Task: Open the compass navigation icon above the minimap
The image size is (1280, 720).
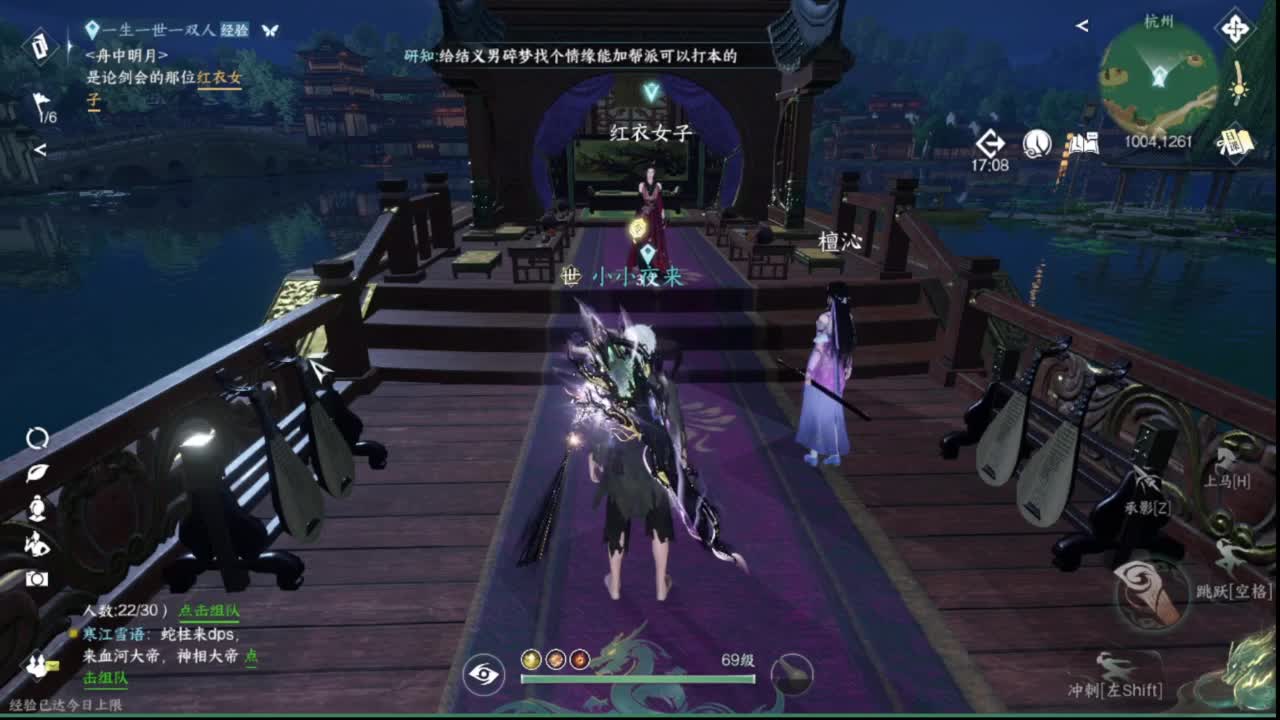Action: click(x=1235, y=29)
